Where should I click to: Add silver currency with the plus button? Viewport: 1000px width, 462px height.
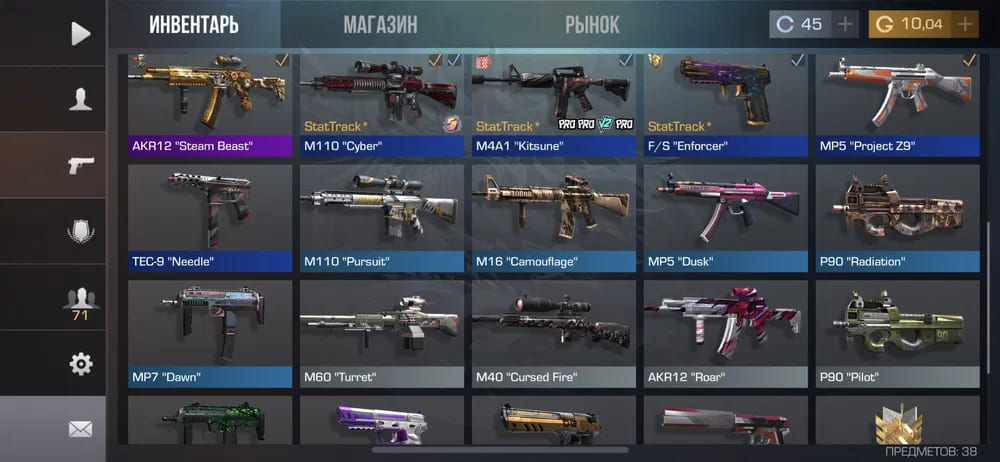[845, 24]
